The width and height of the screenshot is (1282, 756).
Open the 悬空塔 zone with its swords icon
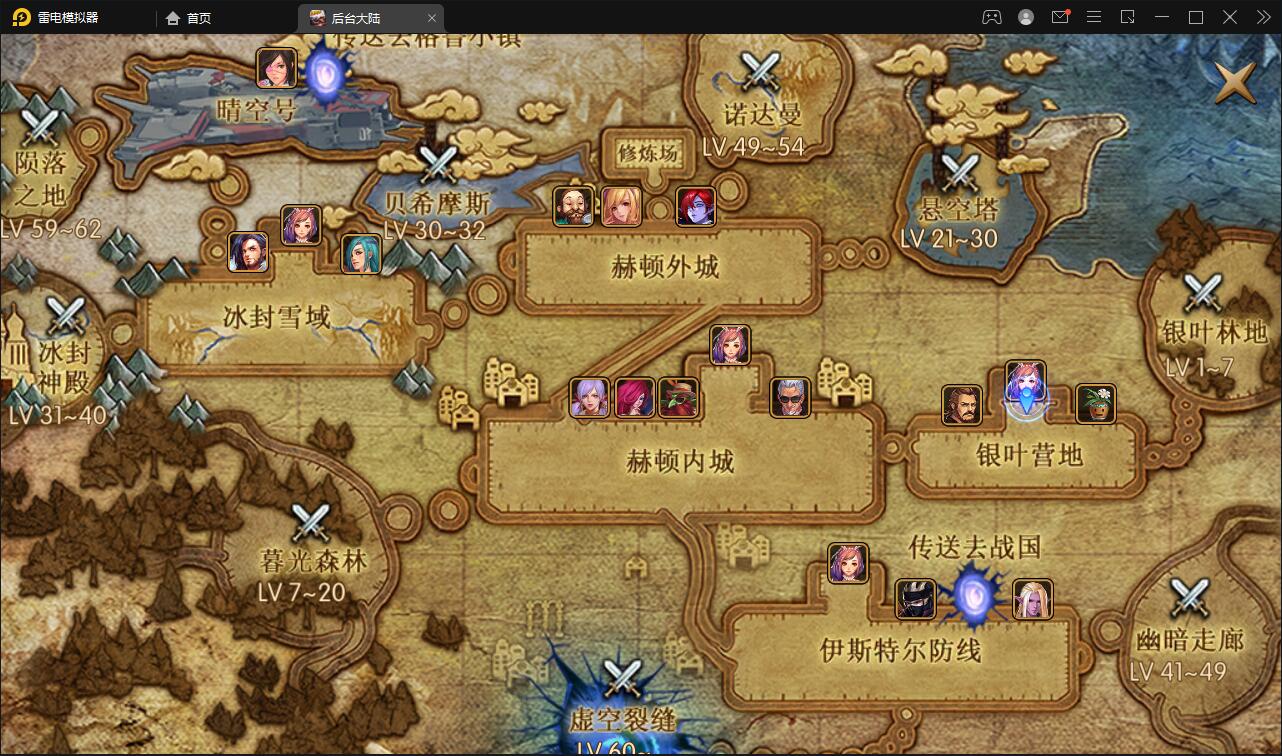click(963, 170)
